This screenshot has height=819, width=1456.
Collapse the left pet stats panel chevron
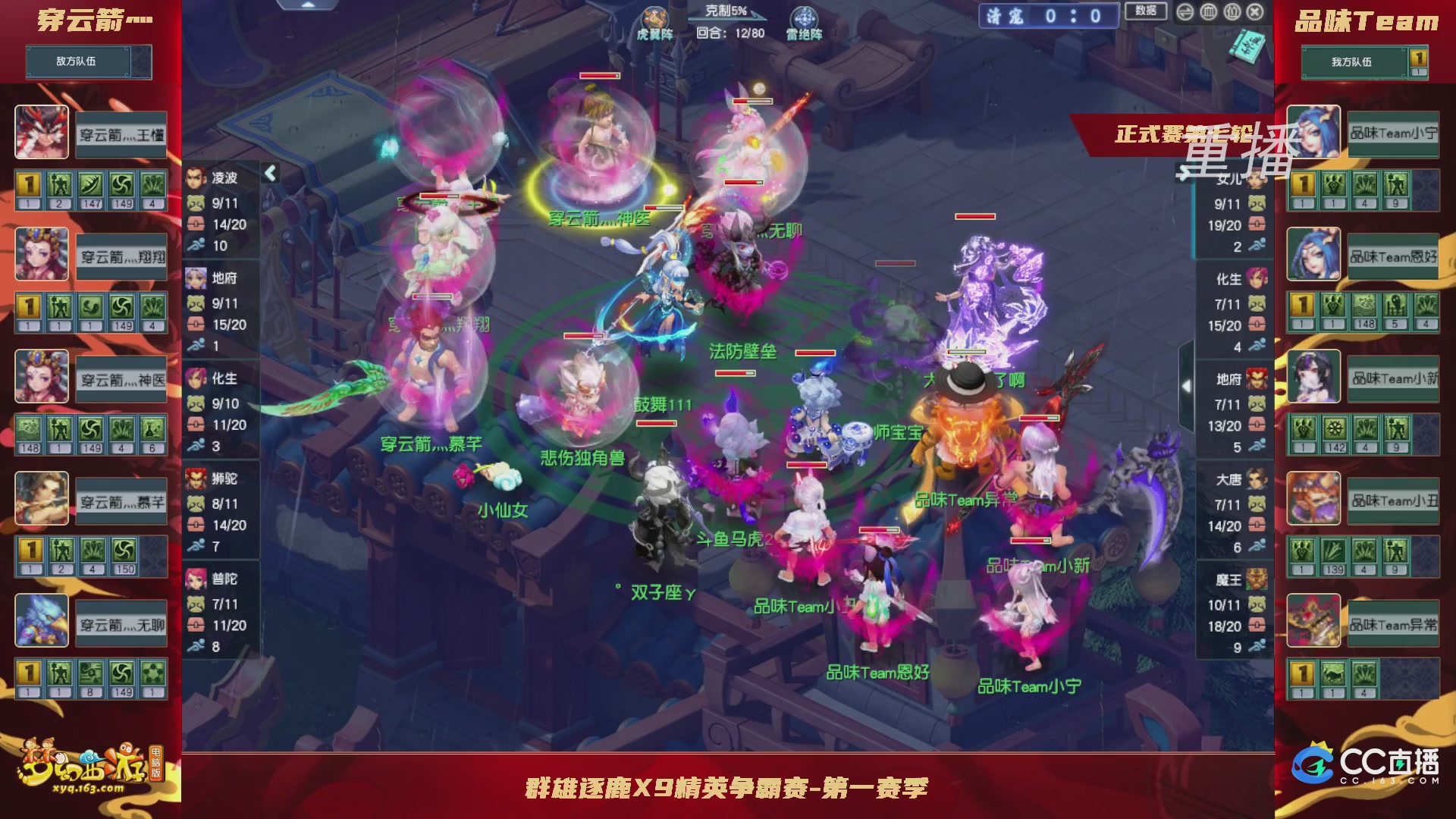coord(269,172)
